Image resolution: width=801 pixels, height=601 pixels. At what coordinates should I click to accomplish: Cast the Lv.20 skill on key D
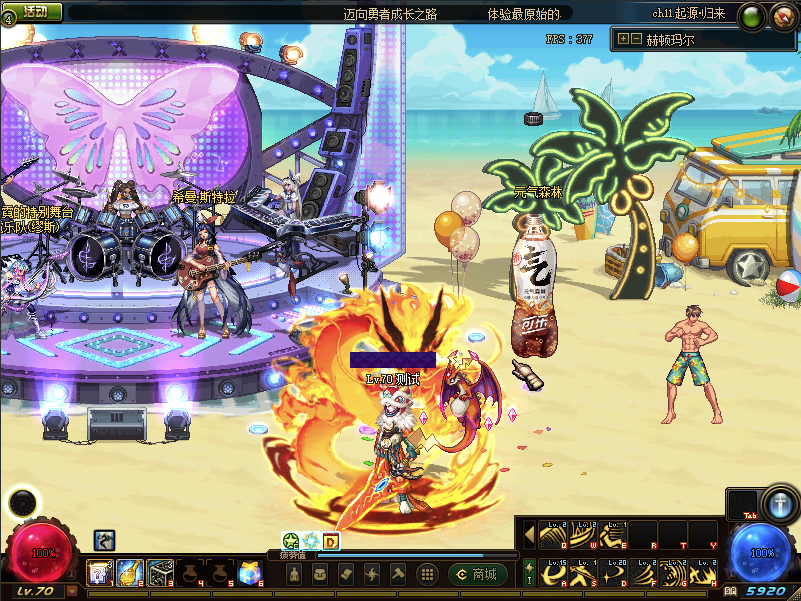click(614, 573)
